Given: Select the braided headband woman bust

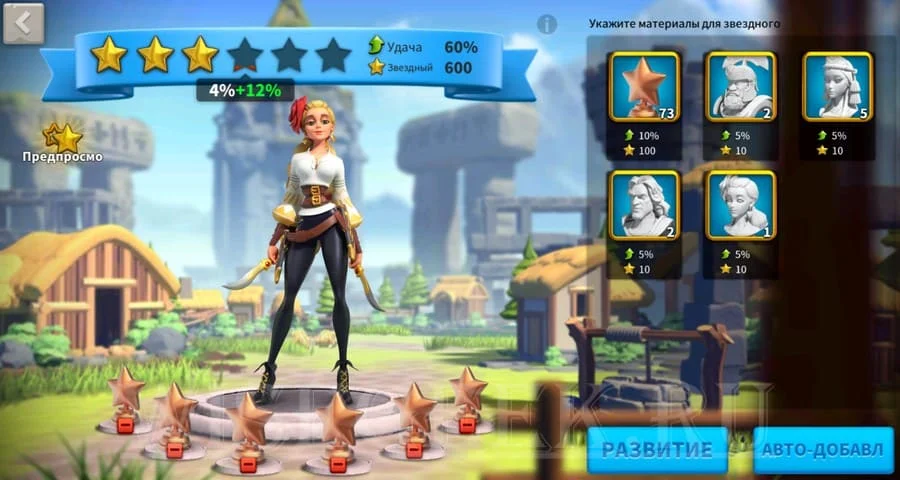Looking at the screenshot, I should [838, 87].
